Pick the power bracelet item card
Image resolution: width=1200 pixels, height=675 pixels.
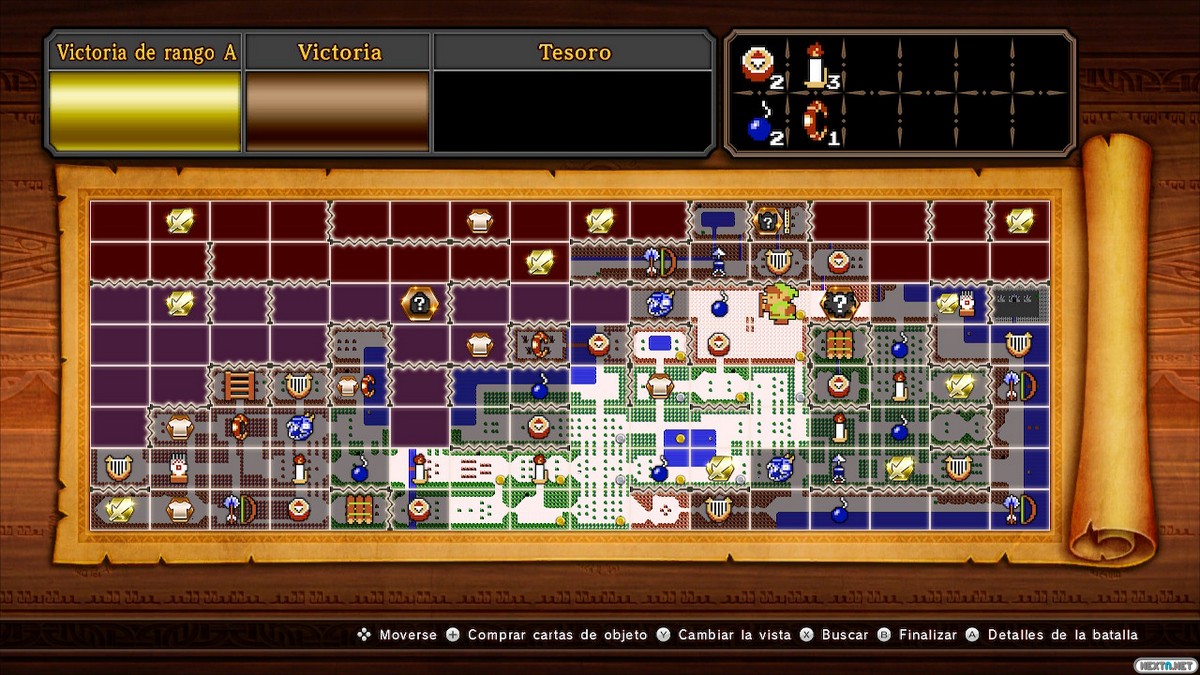coord(817,122)
